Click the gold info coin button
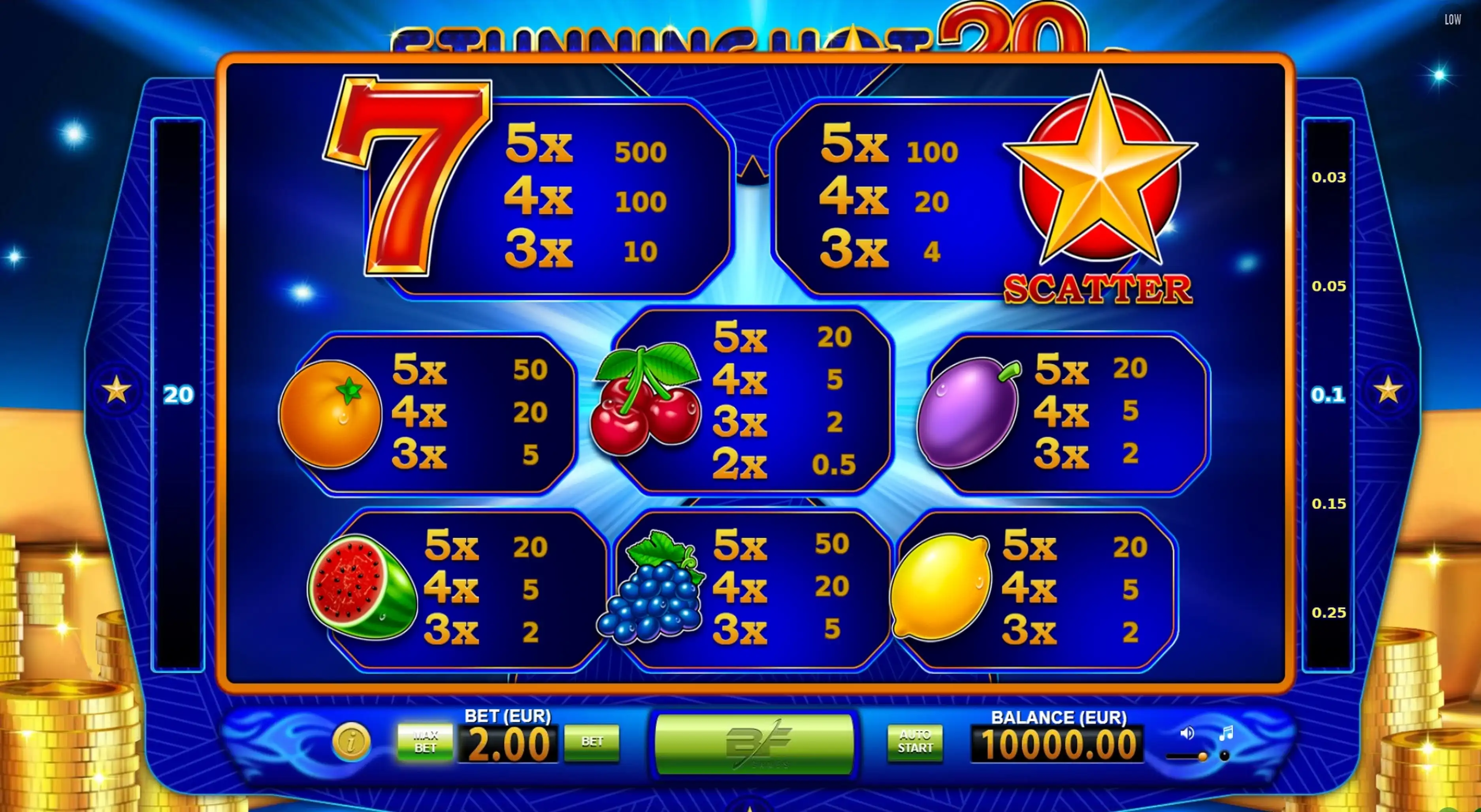The width and height of the screenshot is (1481, 812). point(351,741)
